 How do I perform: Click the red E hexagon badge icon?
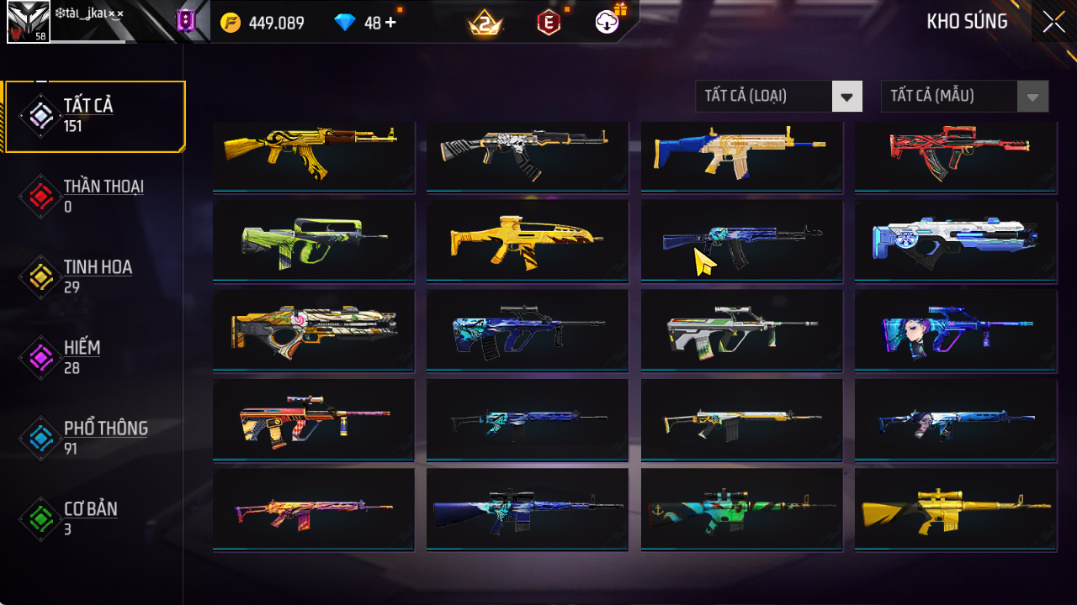pyautogui.click(x=549, y=22)
